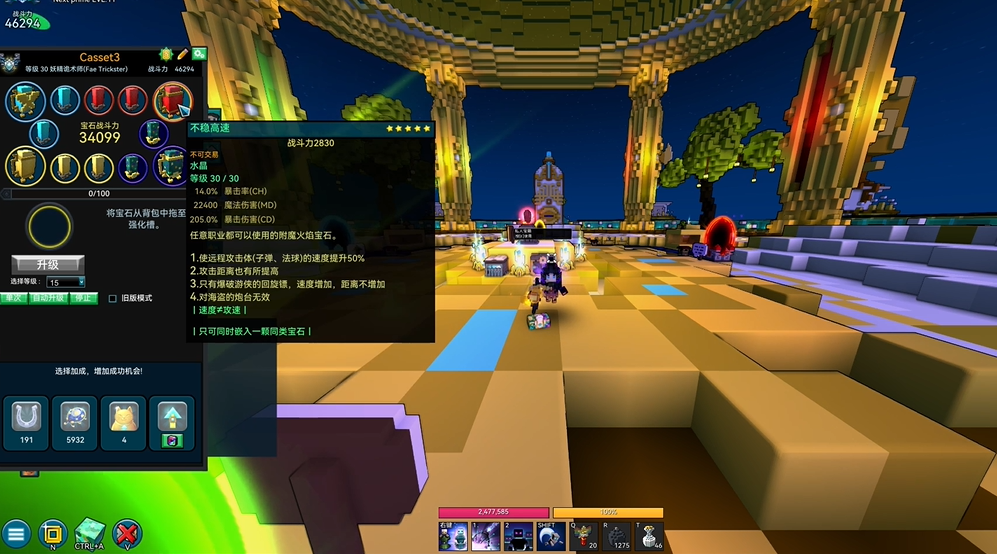The height and width of the screenshot is (554, 997).
Task: Click the 升级 upgrade button
Action: 48,265
